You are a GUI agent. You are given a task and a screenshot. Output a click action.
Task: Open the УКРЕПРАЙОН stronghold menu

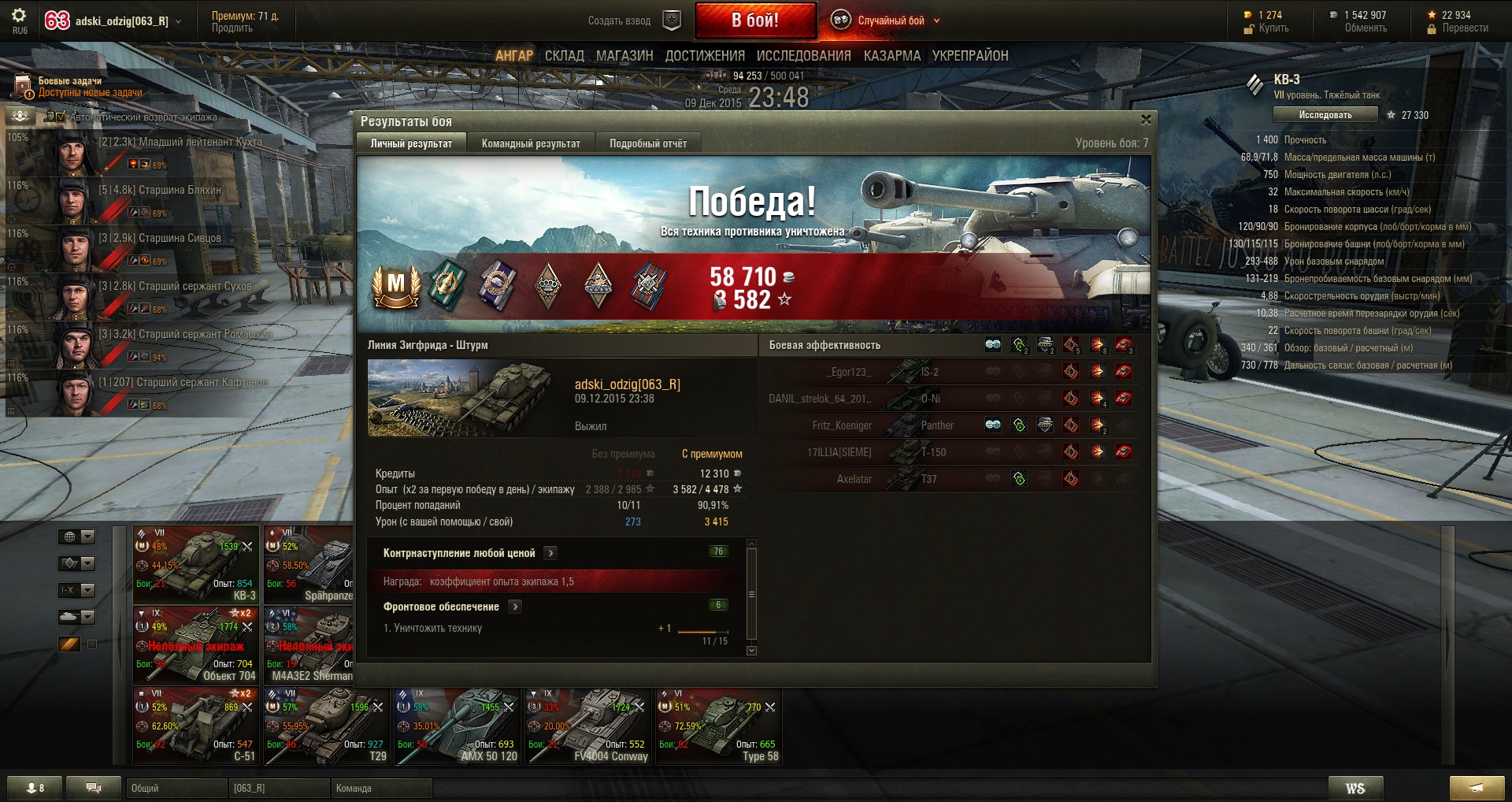click(x=969, y=56)
